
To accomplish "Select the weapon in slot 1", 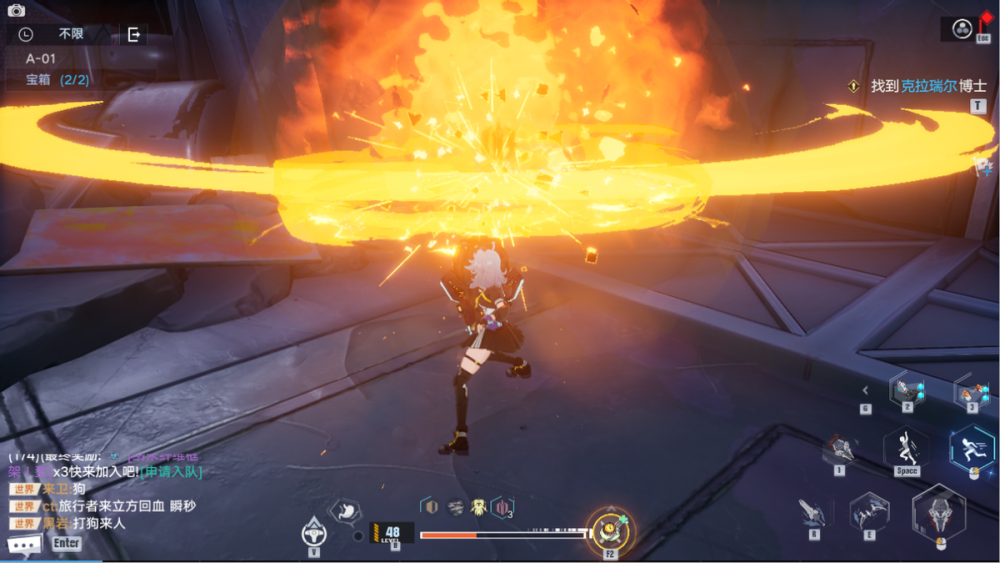I will coord(839,449).
